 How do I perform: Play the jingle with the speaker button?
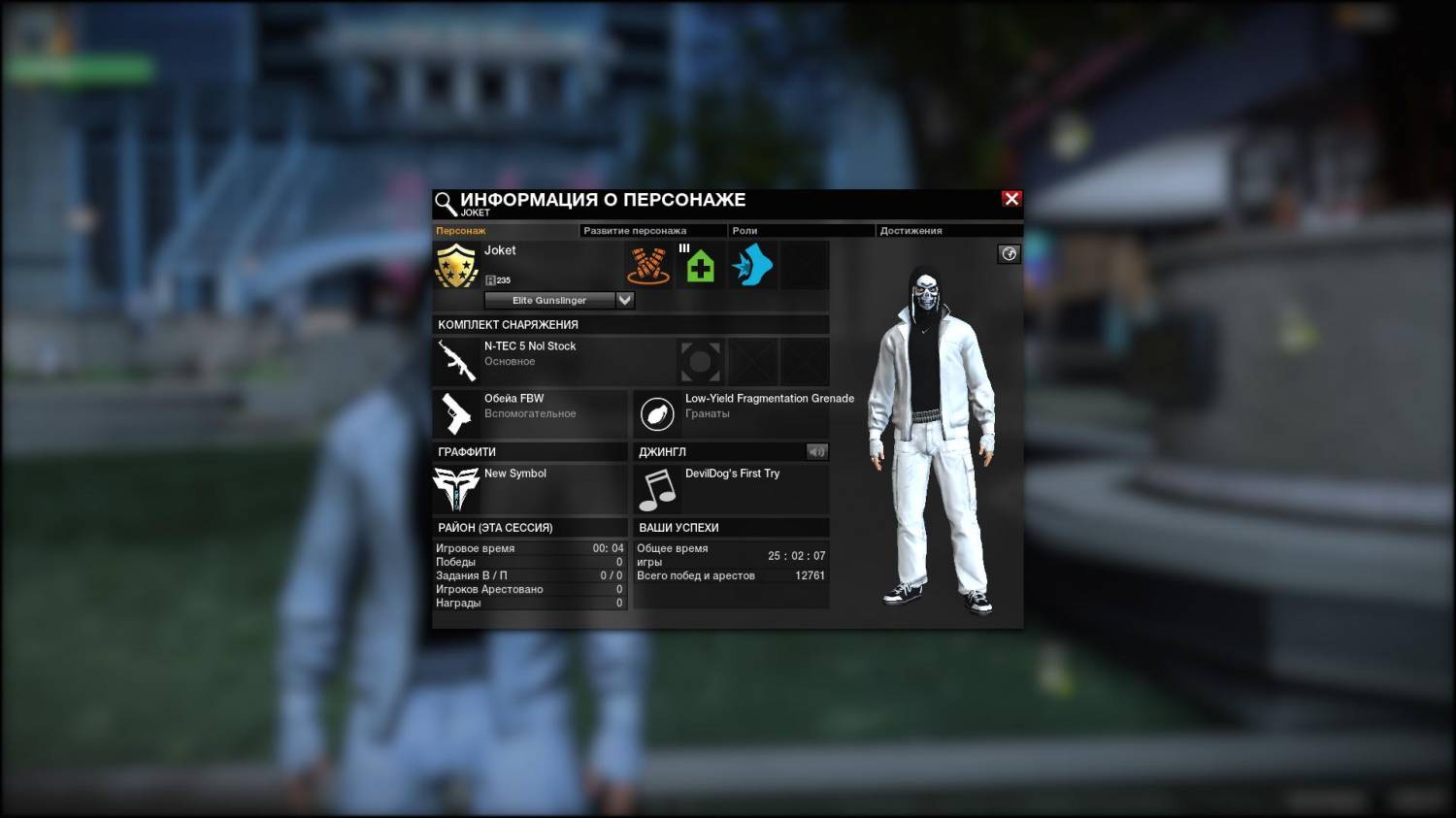(x=816, y=451)
